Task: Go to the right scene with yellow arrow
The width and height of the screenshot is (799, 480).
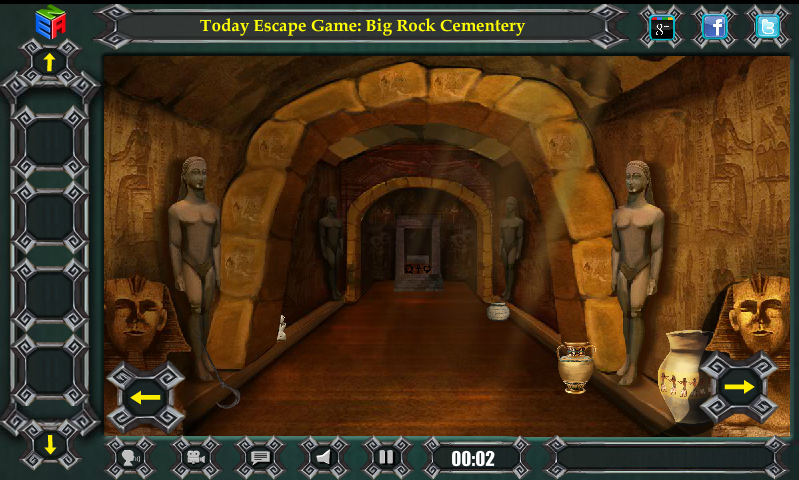Action: click(739, 387)
